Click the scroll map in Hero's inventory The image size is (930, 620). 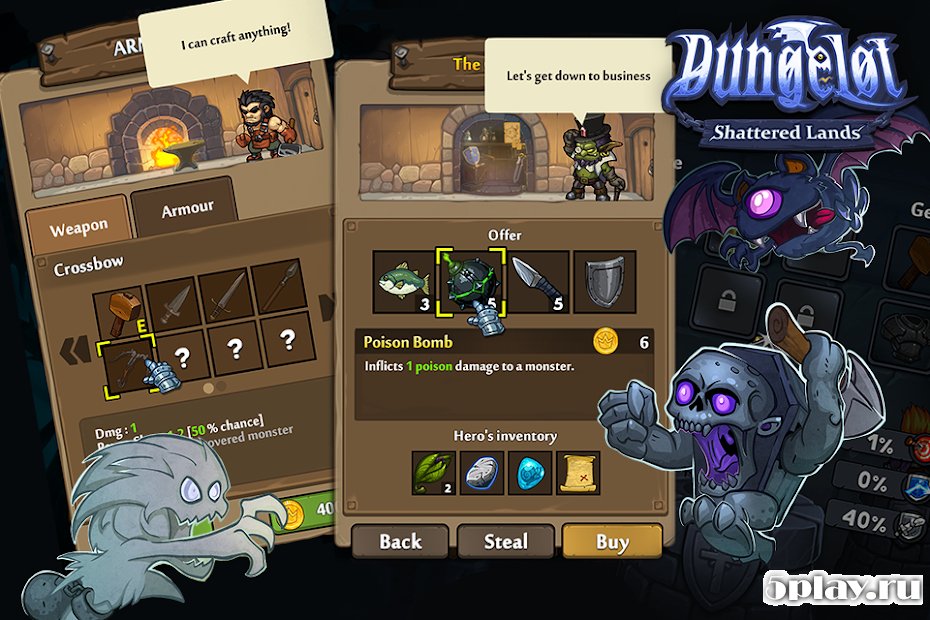579,472
